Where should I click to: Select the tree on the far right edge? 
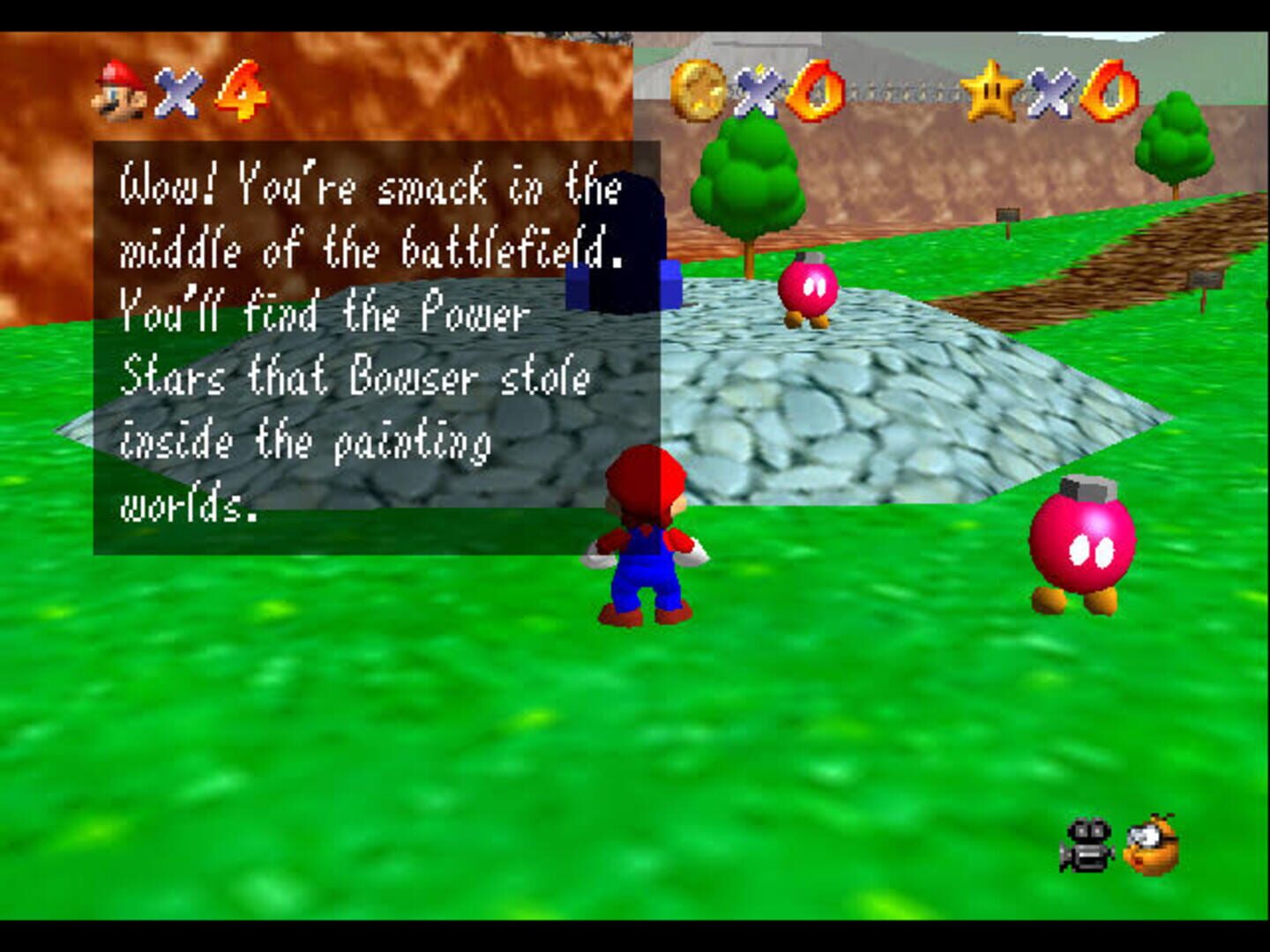[1173, 145]
